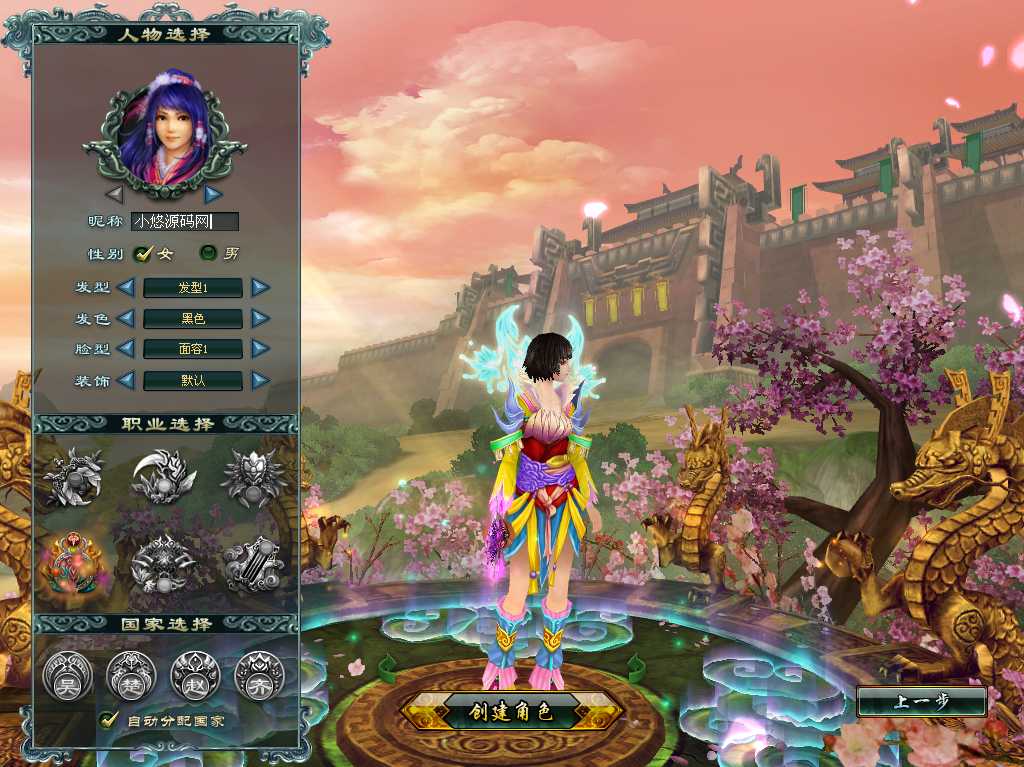Image resolution: width=1024 pixels, height=767 pixels.
Task: Show the next portrait with right arrow
Action: tap(213, 194)
